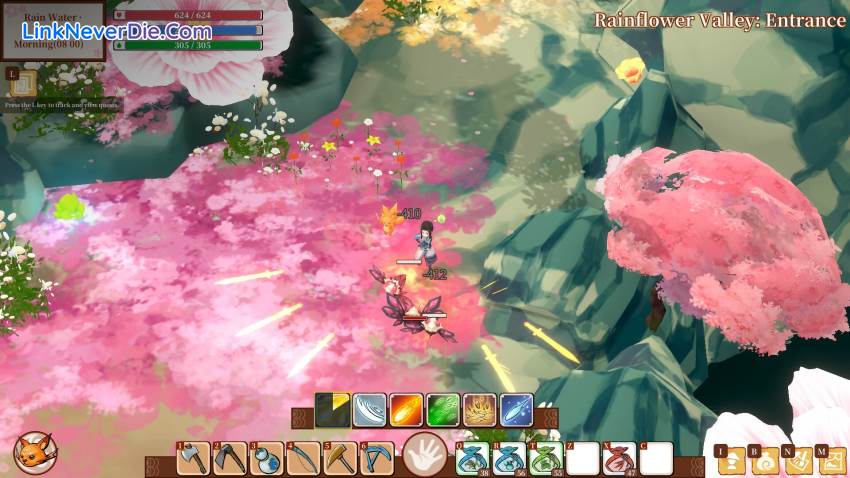Use the red pouch item
Viewport: 850px width, 478px height.
(x=619, y=459)
